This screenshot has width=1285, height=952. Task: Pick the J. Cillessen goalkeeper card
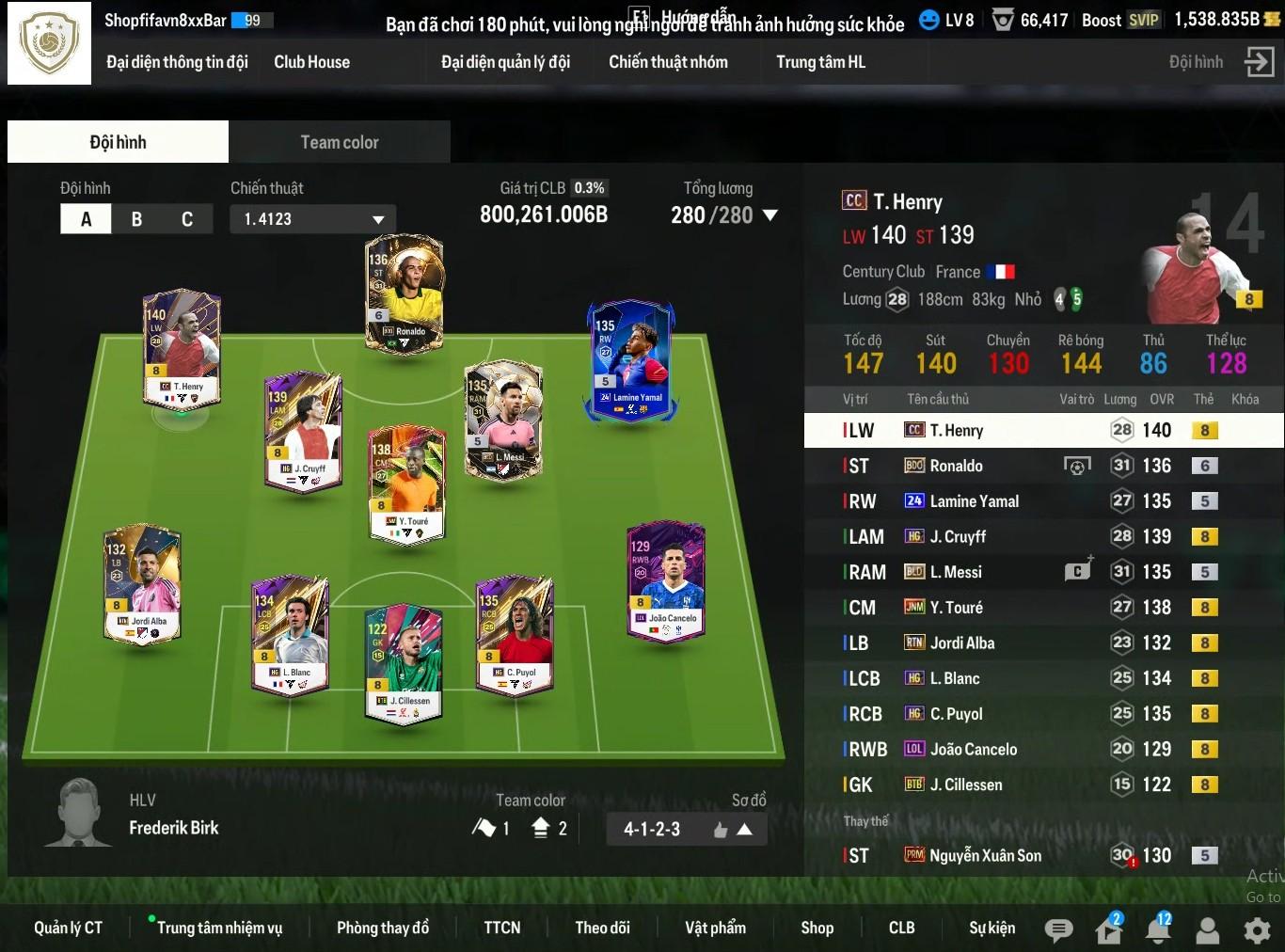tap(404, 663)
